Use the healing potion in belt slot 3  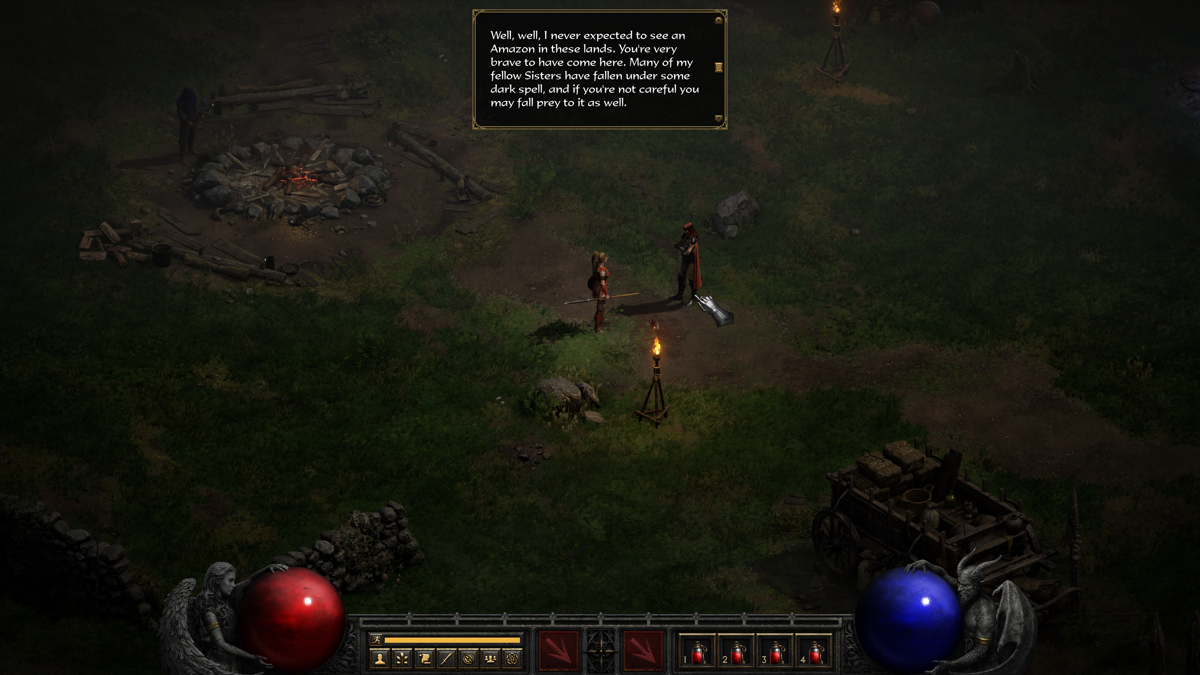click(x=776, y=651)
